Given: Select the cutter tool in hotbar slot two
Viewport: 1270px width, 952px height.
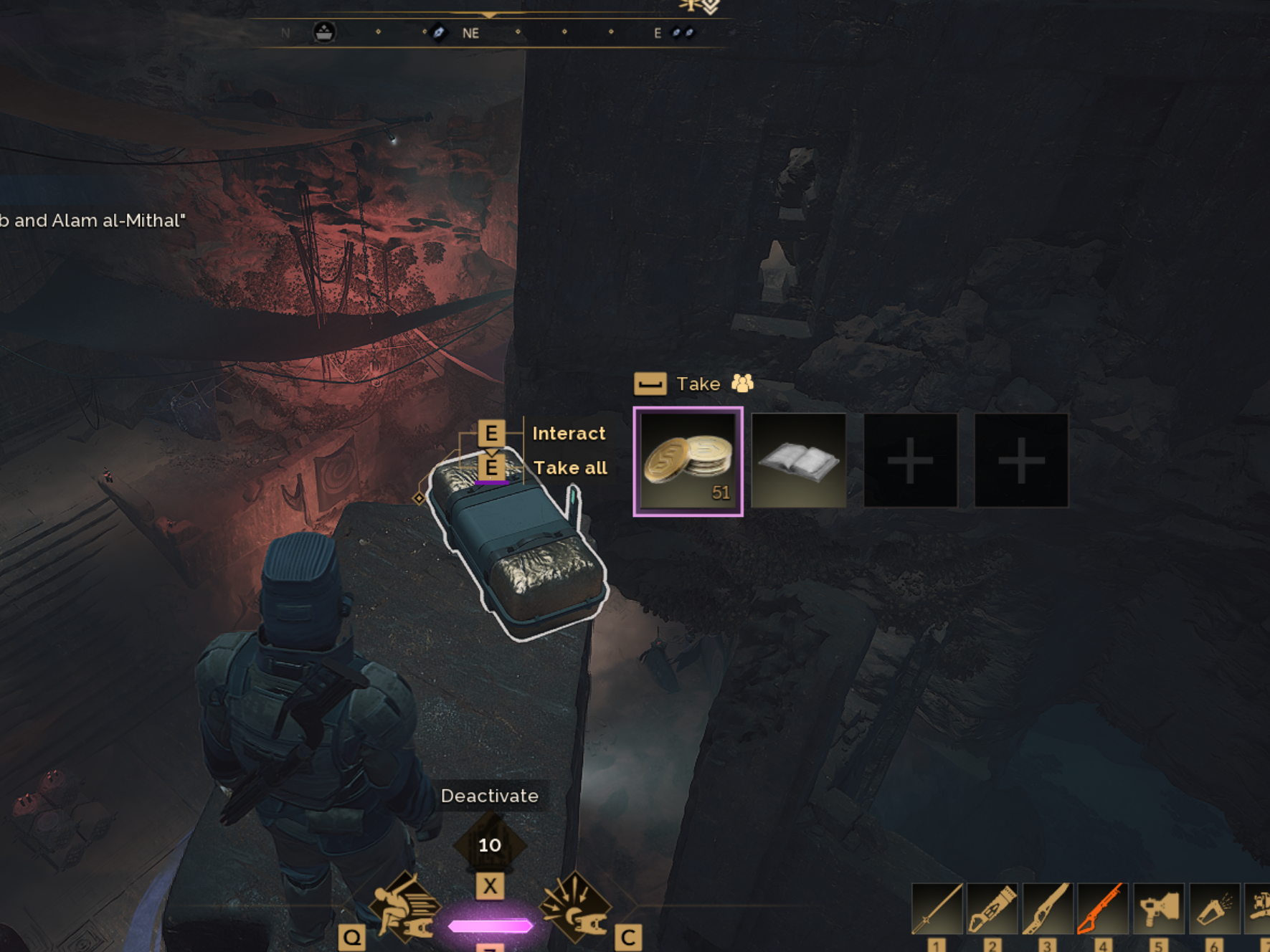Looking at the screenshot, I should [x=992, y=909].
